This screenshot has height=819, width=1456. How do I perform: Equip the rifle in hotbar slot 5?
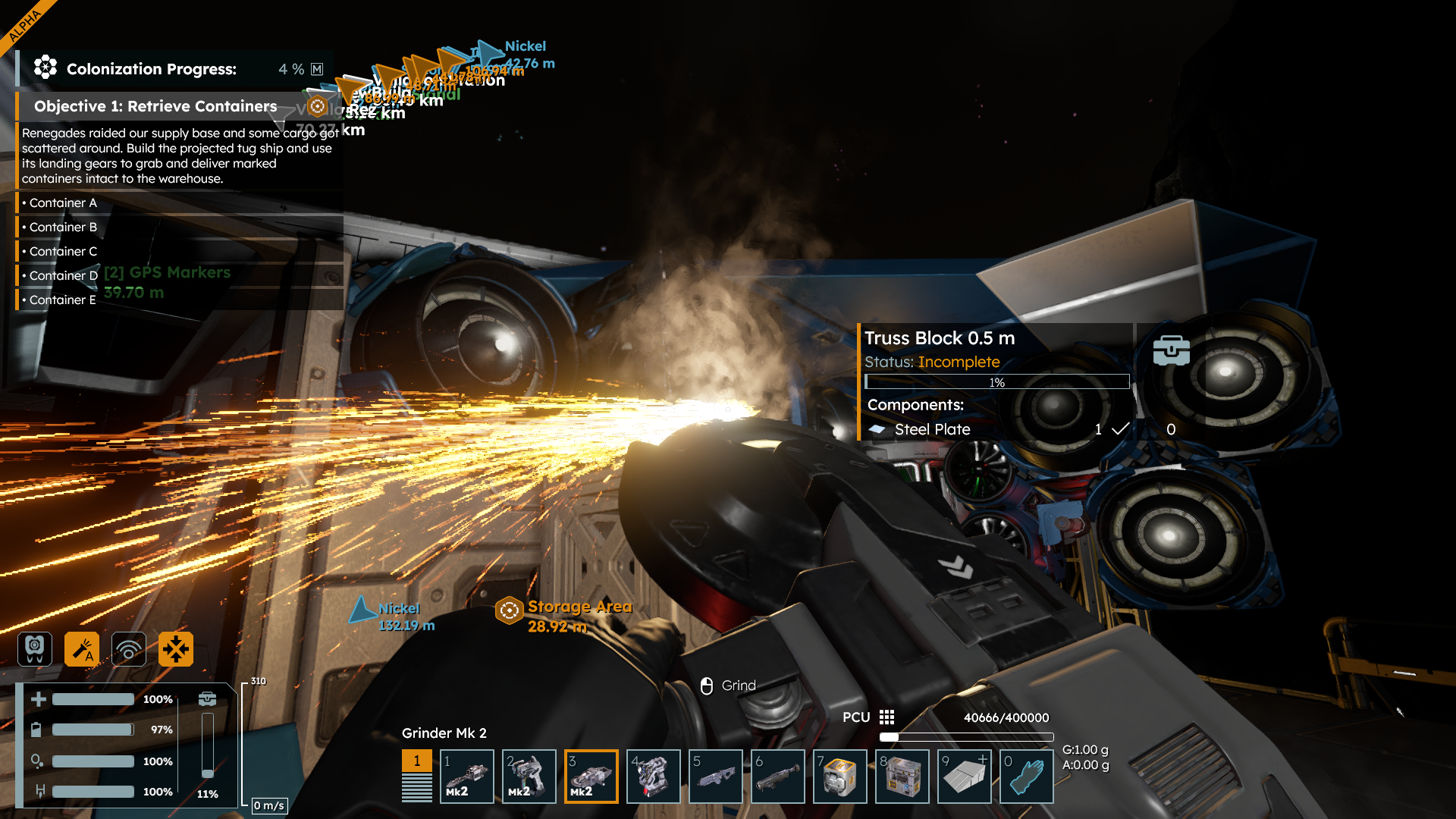[x=715, y=776]
